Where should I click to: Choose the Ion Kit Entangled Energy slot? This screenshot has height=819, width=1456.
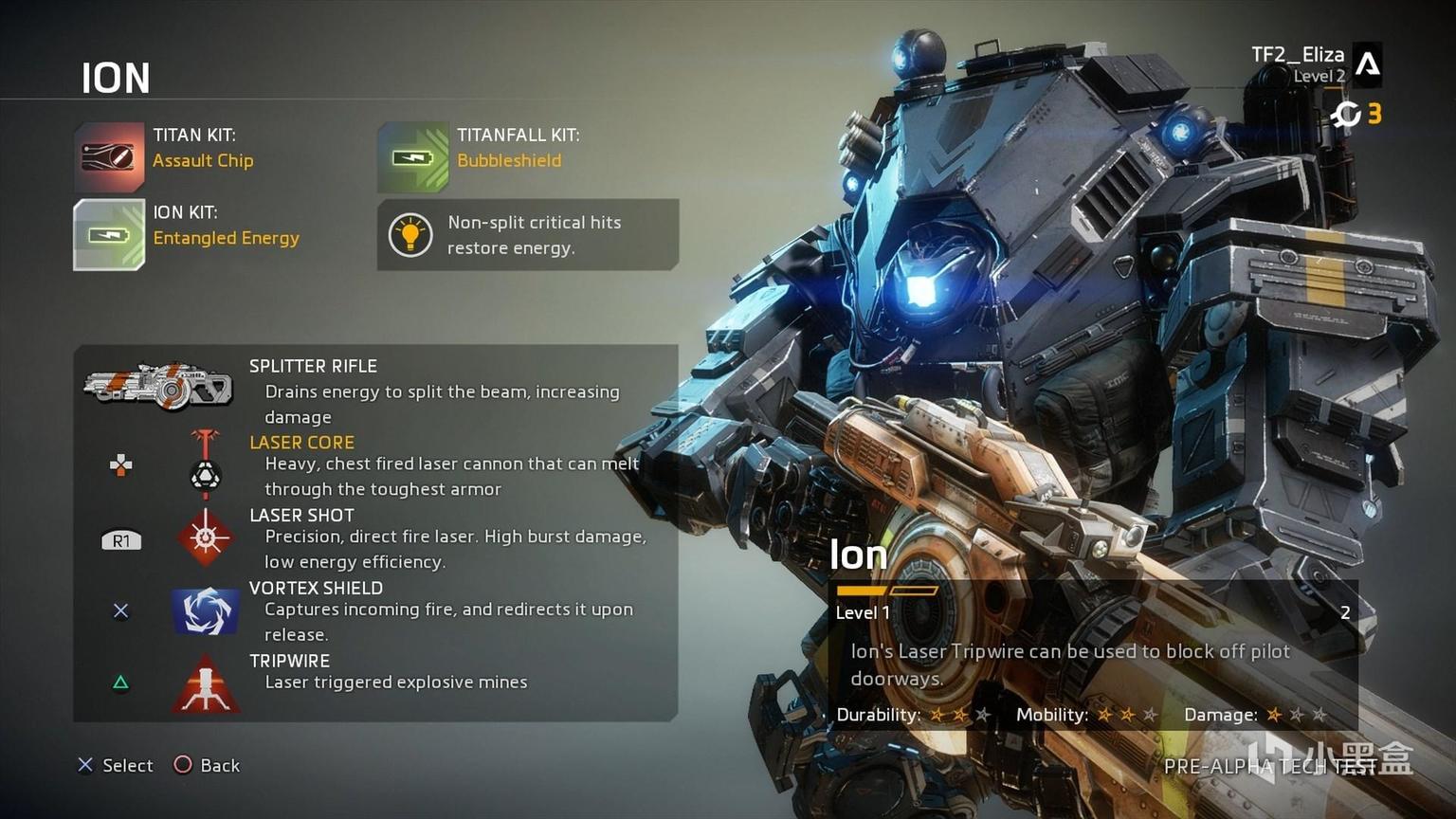(x=109, y=234)
